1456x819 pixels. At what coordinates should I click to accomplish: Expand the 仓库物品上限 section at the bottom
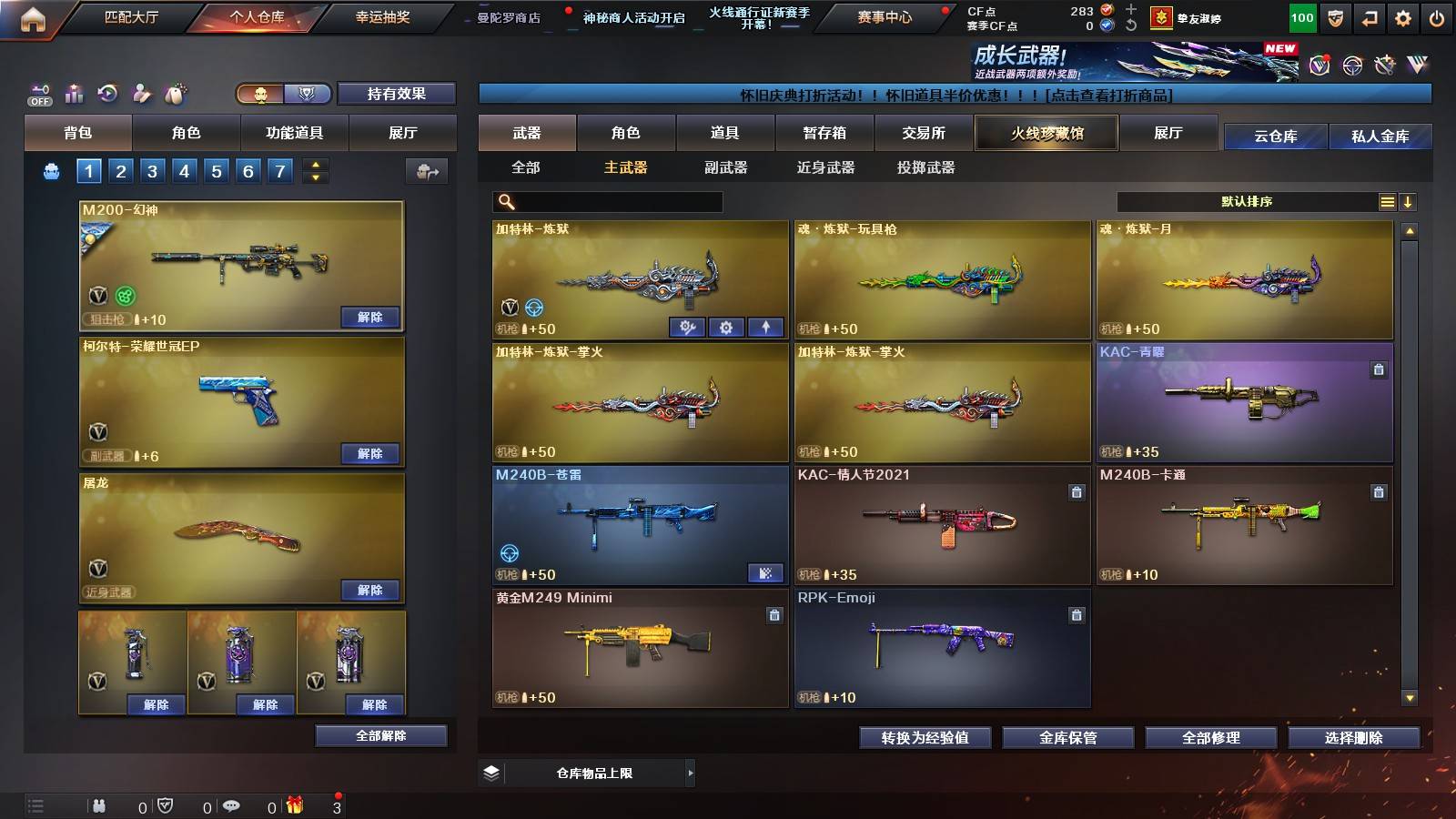pos(690,773)
